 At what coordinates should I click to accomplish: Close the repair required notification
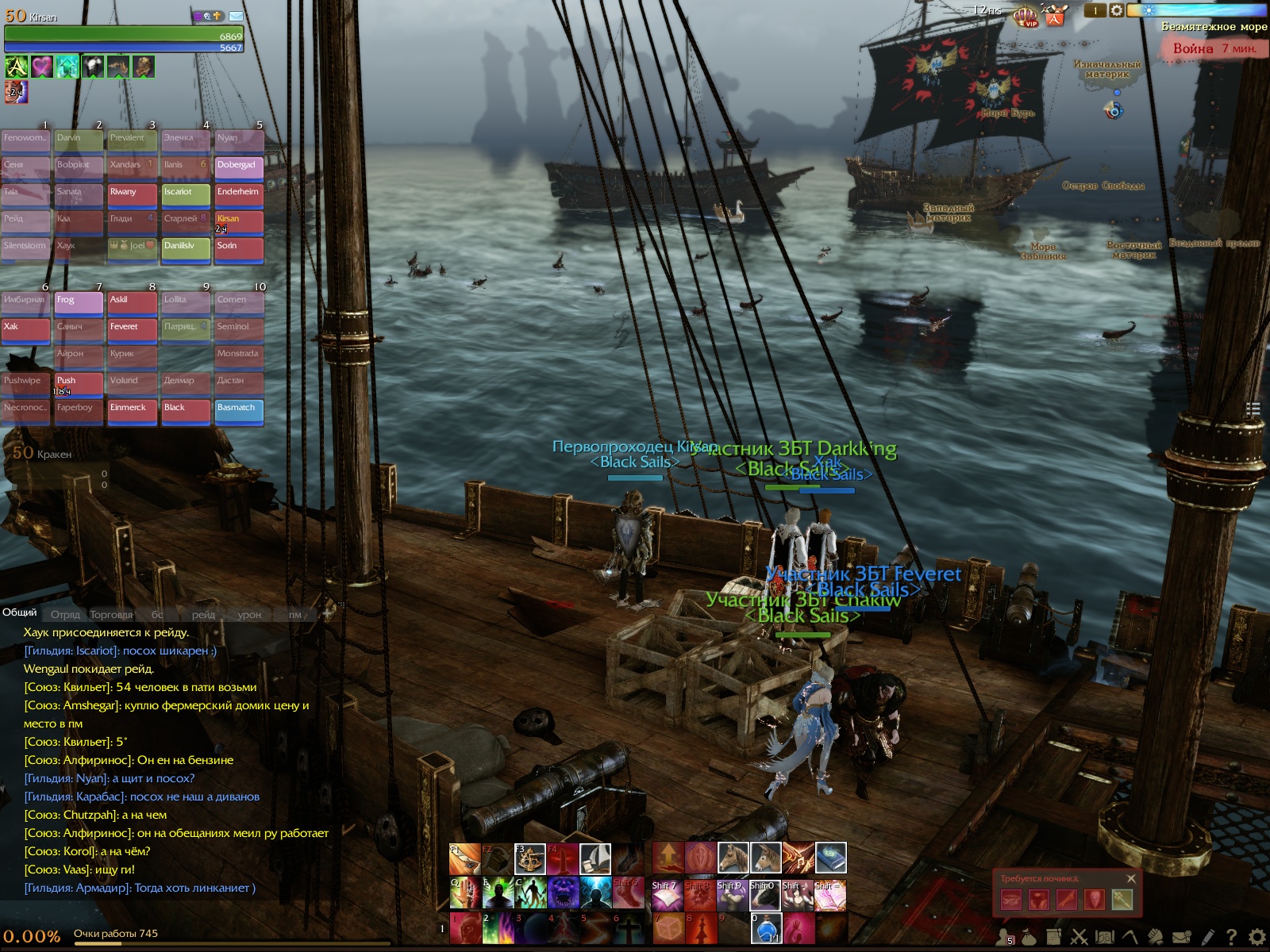click(x=1131, y=878)
